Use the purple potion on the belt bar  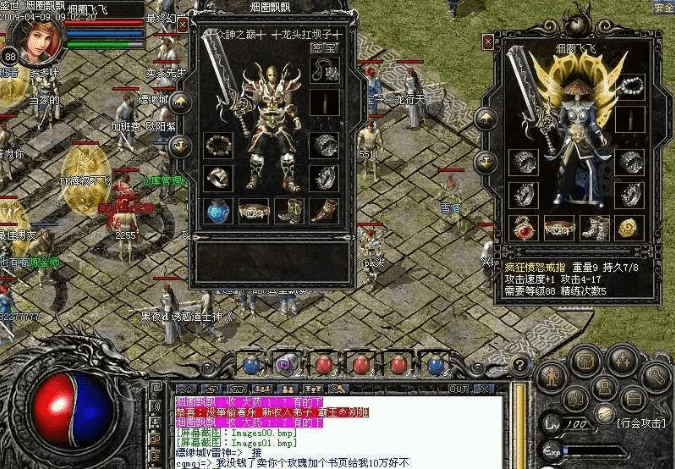[x=284, y=363]
